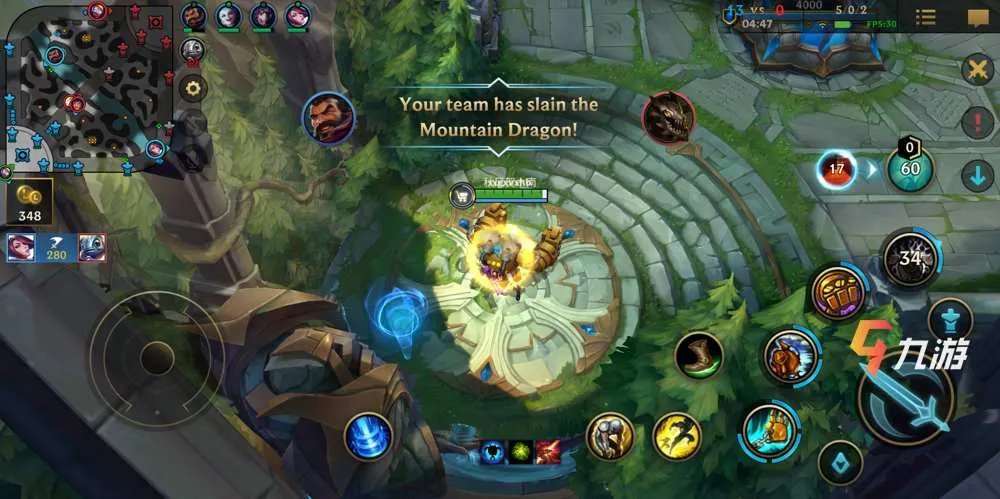Tap the minion-targeting attack button
Viewport: 1000px width, 499px height.
coord(840,462)
